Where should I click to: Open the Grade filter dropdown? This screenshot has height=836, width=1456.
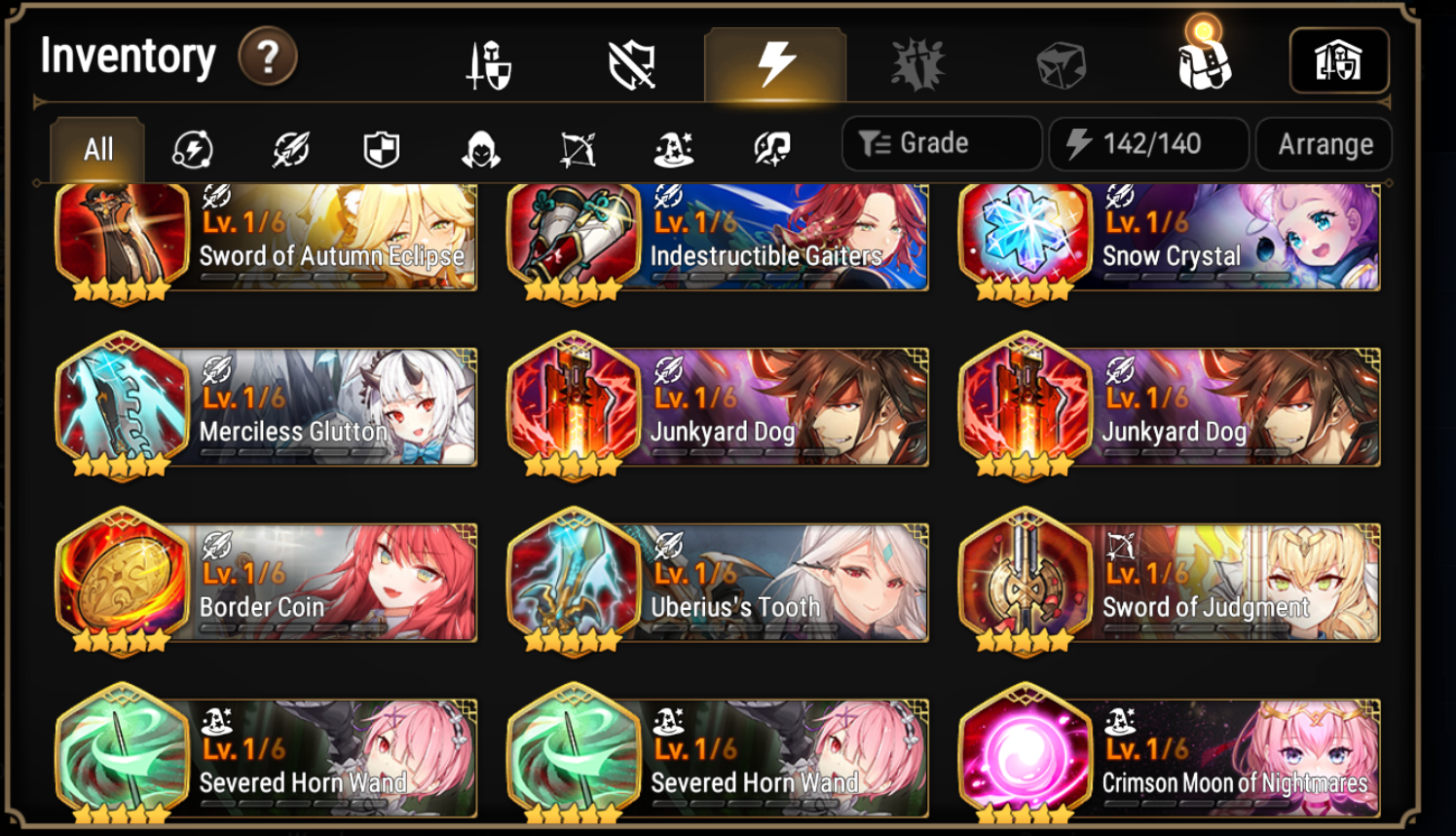(942, 142)
